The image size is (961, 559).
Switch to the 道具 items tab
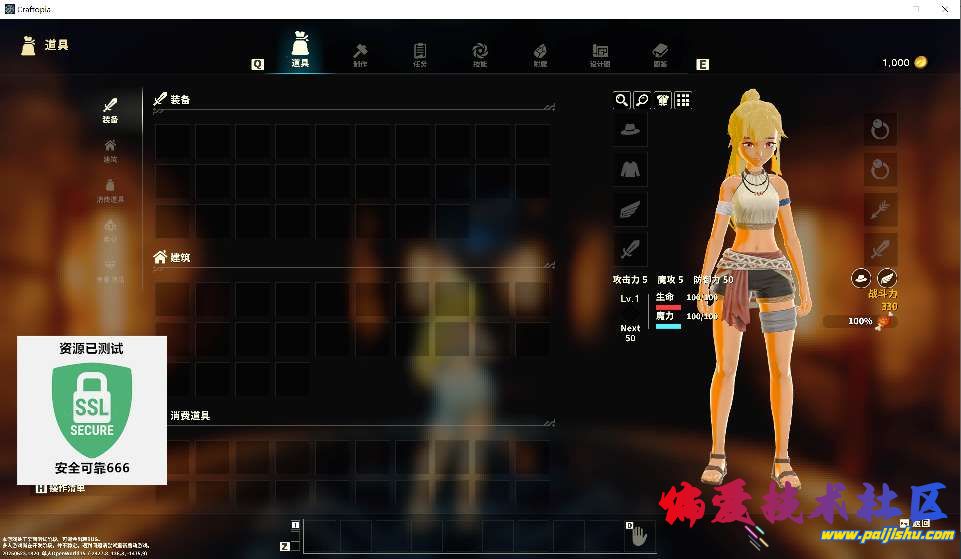(x=300, y=50)
